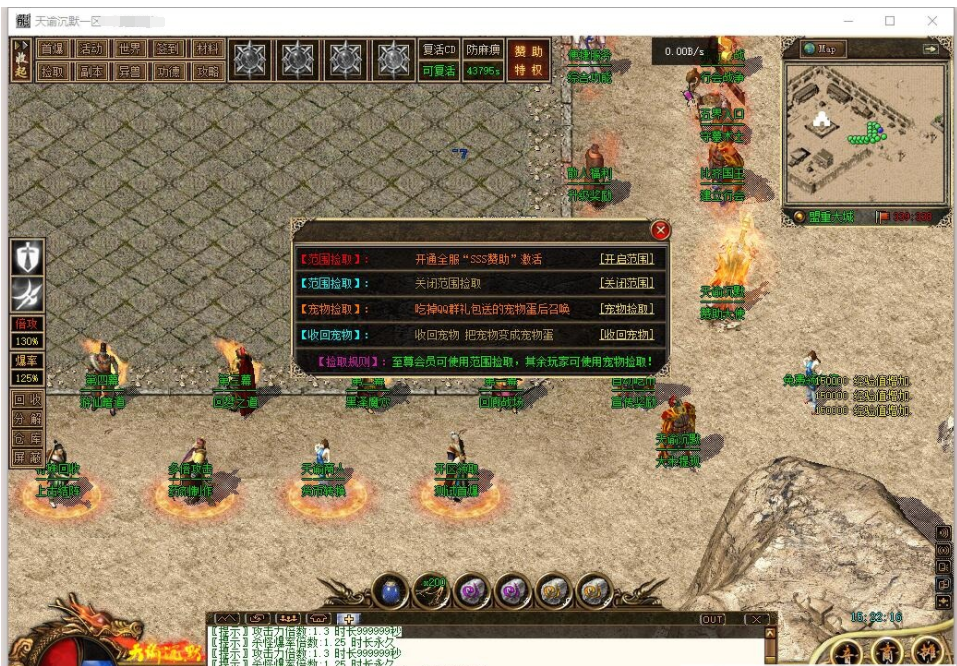Viewport: 957px width, 666px height.
Task: Open the 赞助特权 sponsor privileges
Action: coord(529,60)
